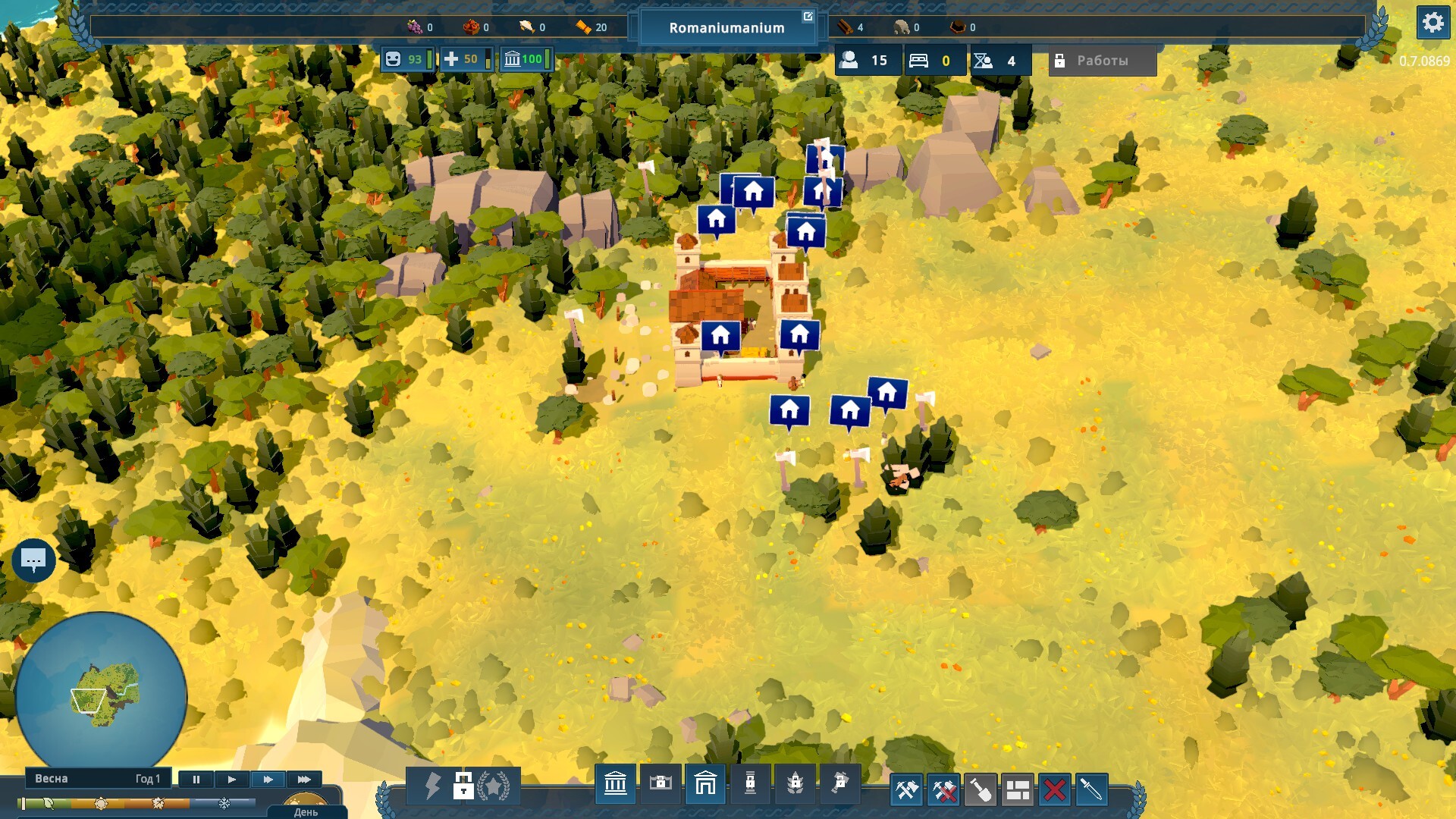Select the brick wall tool

click(1018, 790)
